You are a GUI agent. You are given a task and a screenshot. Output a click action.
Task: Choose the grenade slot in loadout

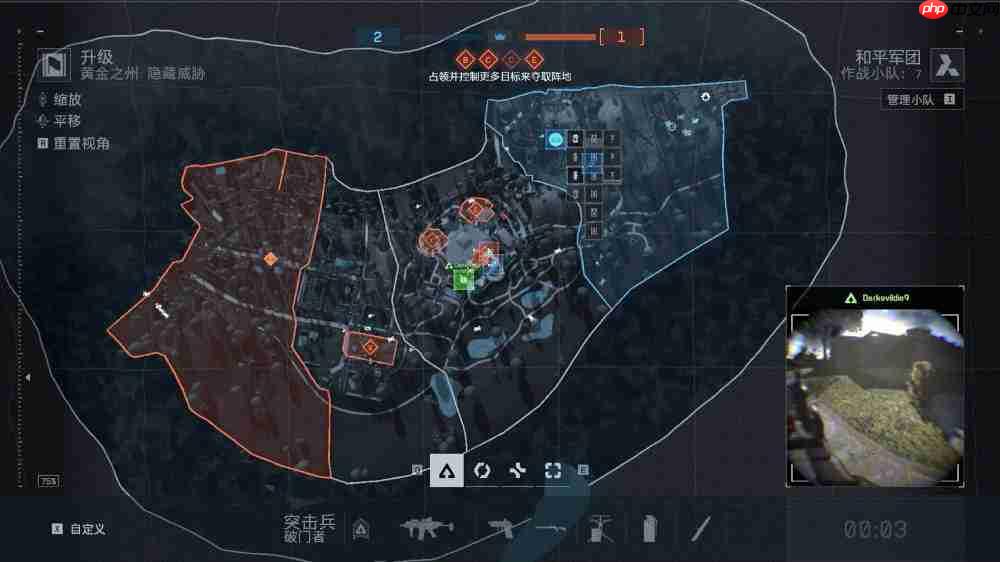649,527
